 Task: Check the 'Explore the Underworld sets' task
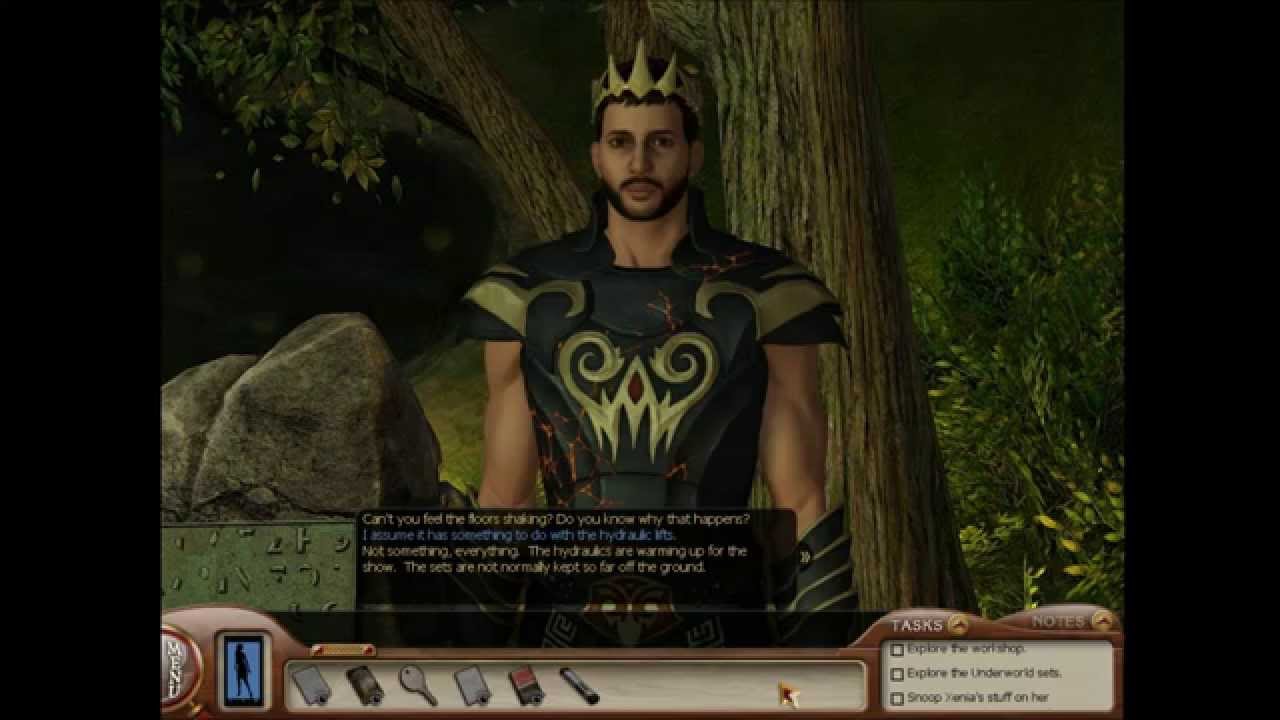[x=897, y=674]
